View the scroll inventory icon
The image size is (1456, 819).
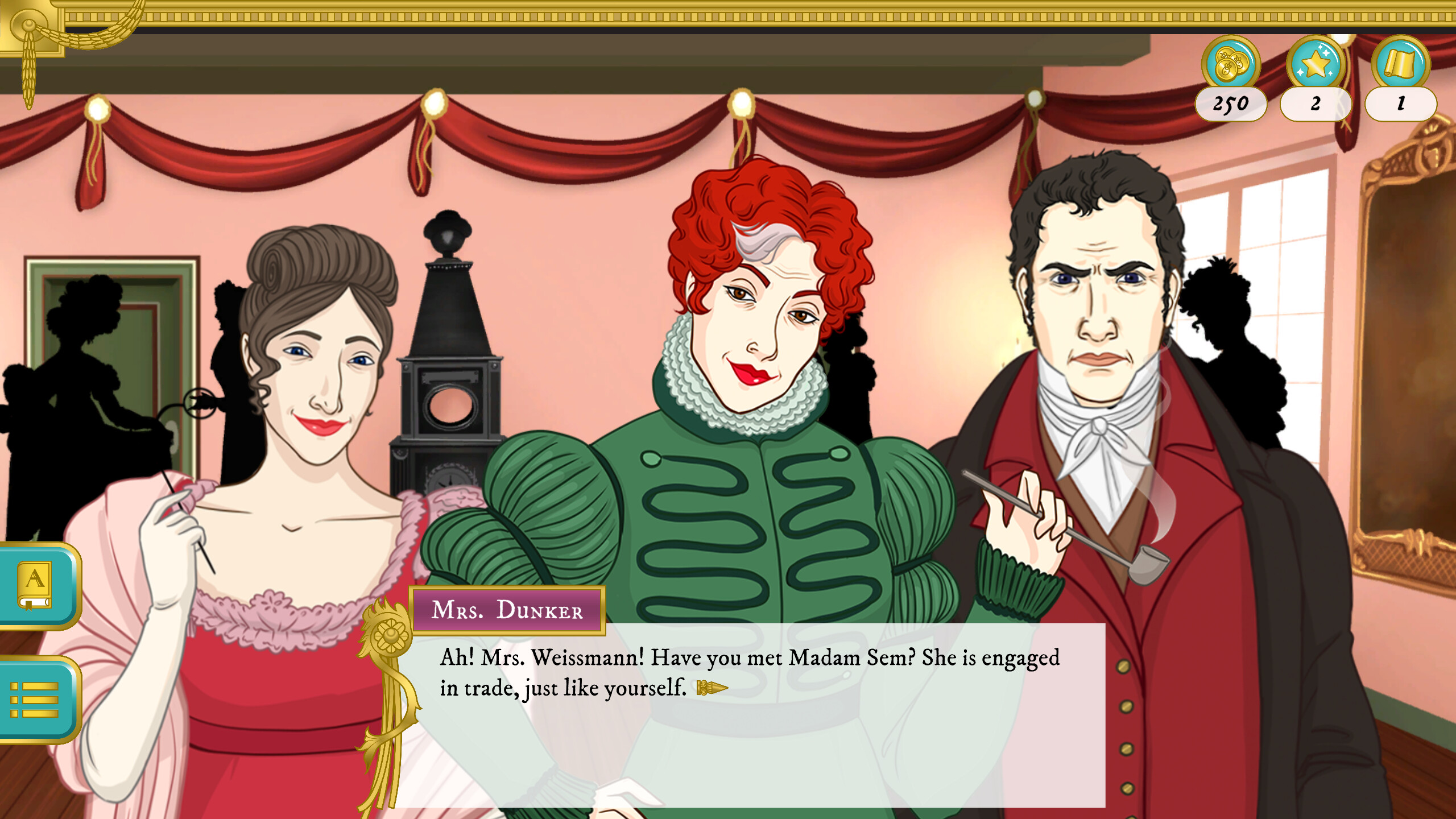1400,68
